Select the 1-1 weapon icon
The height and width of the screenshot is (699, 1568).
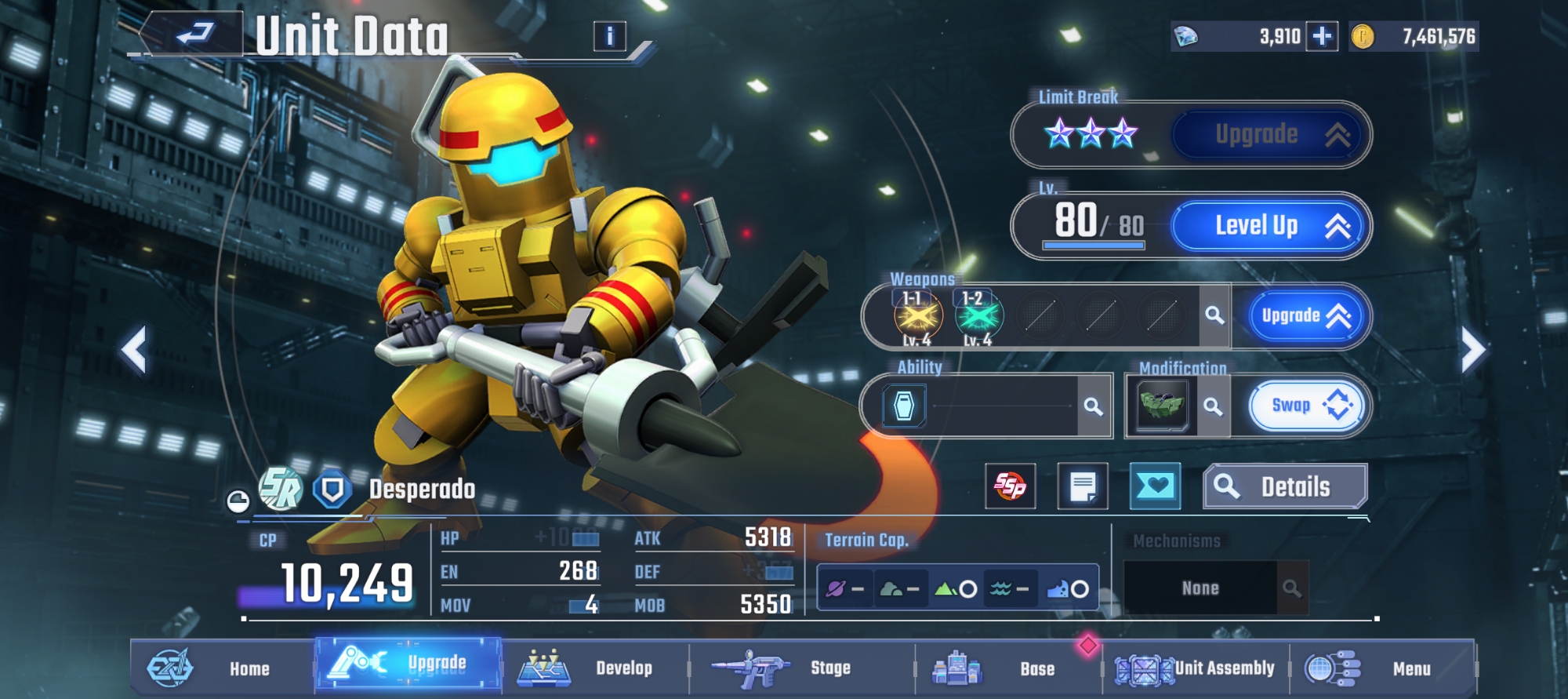tap(917, 317)
